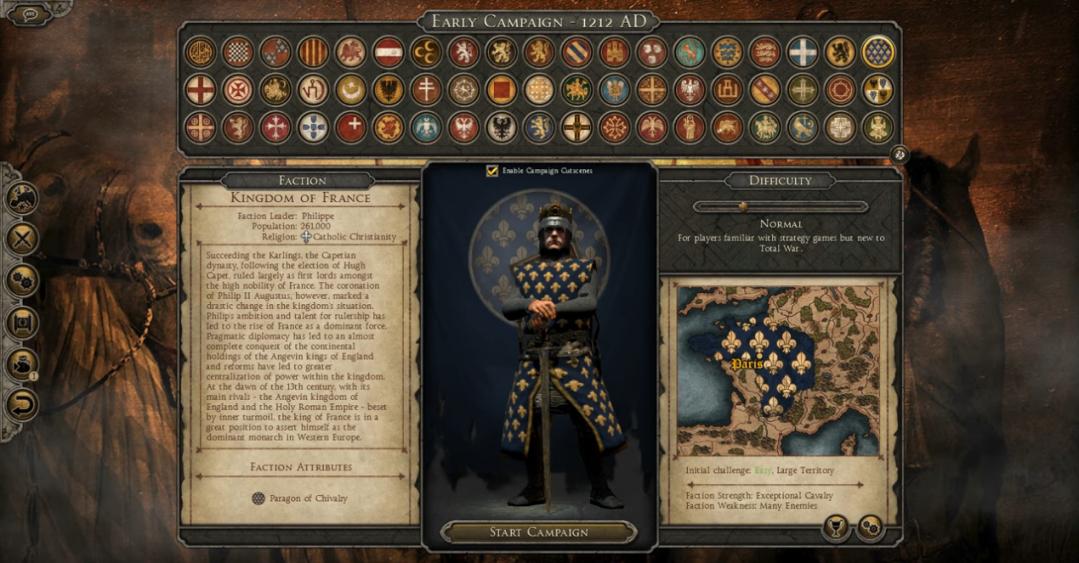
Task: Click the chalice icon below the map
Action: click(835, 528)
